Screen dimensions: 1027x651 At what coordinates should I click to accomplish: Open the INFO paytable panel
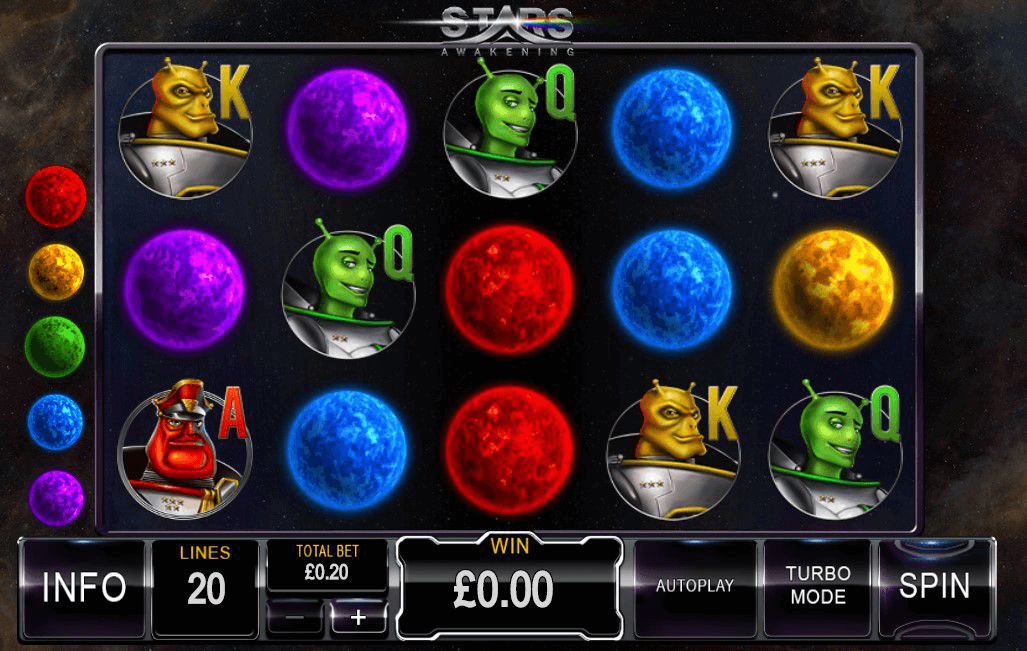tap(83, 587)
